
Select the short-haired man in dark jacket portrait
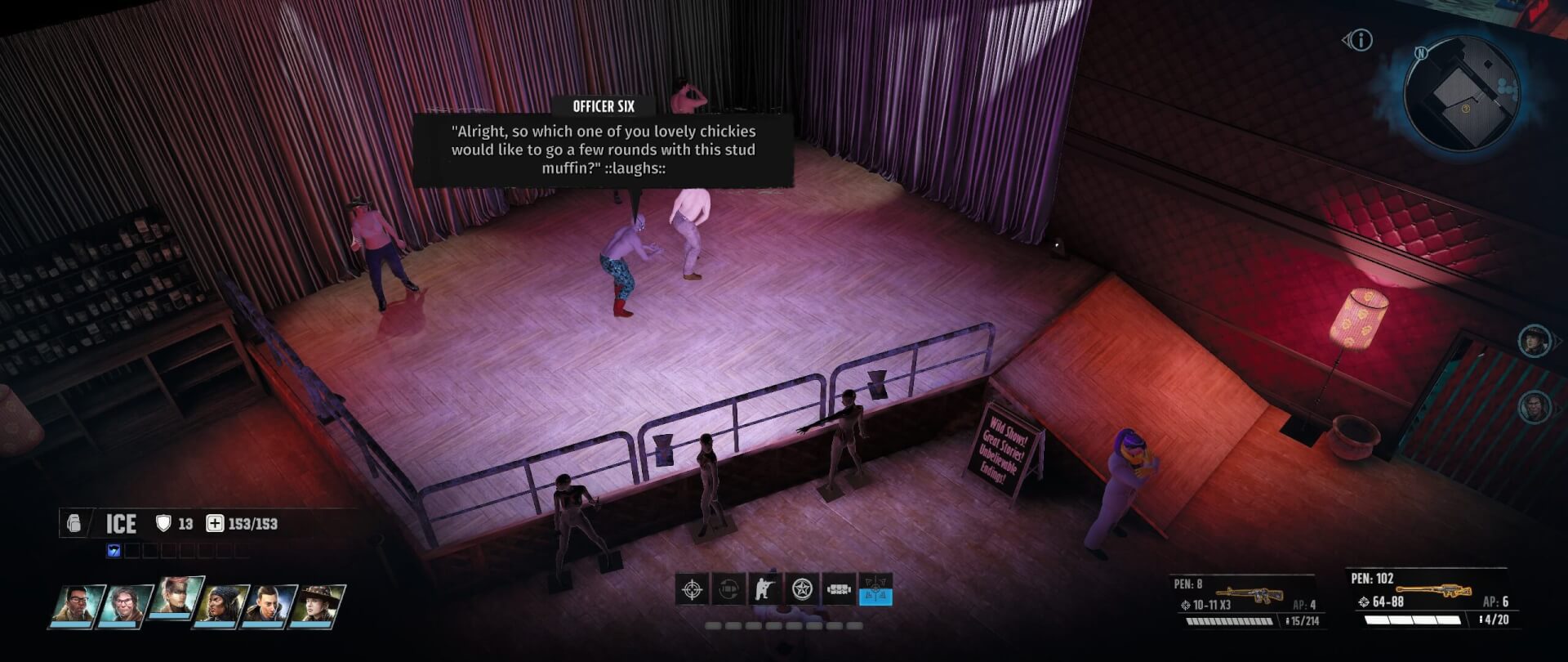269,606
